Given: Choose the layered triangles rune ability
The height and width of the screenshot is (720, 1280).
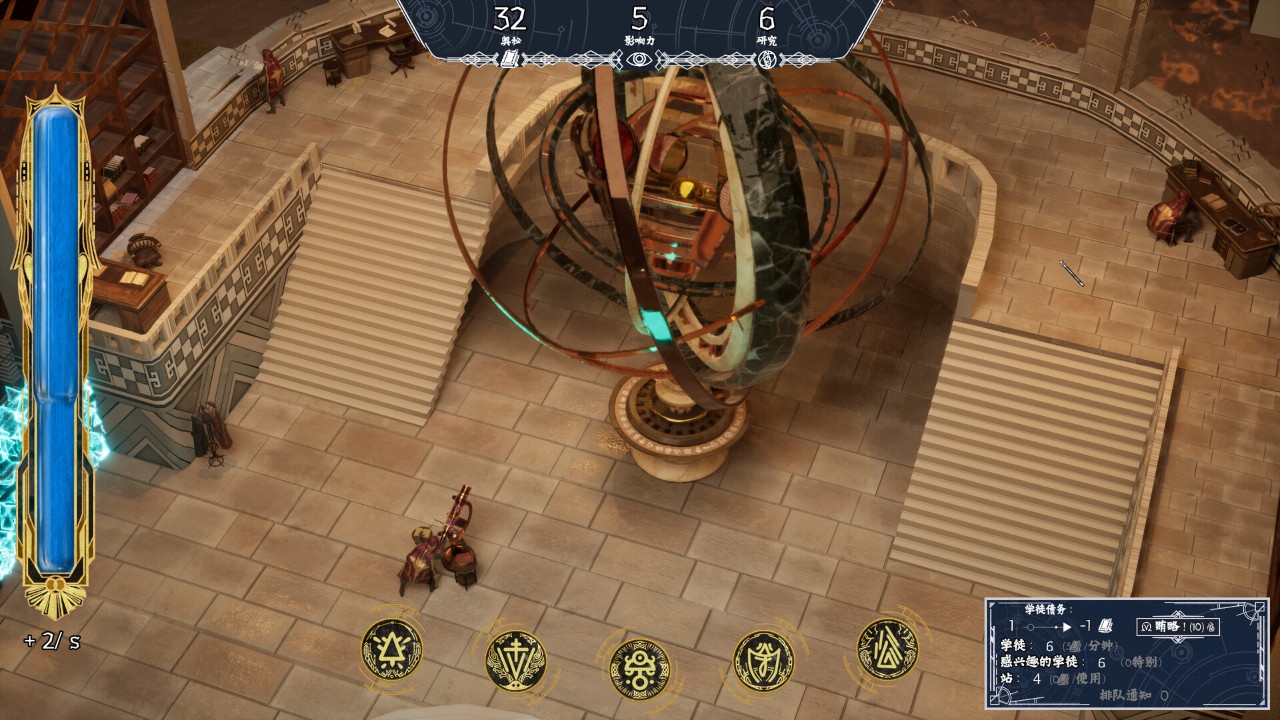Looking at the screenshot, I should click(x=887, y=649).
